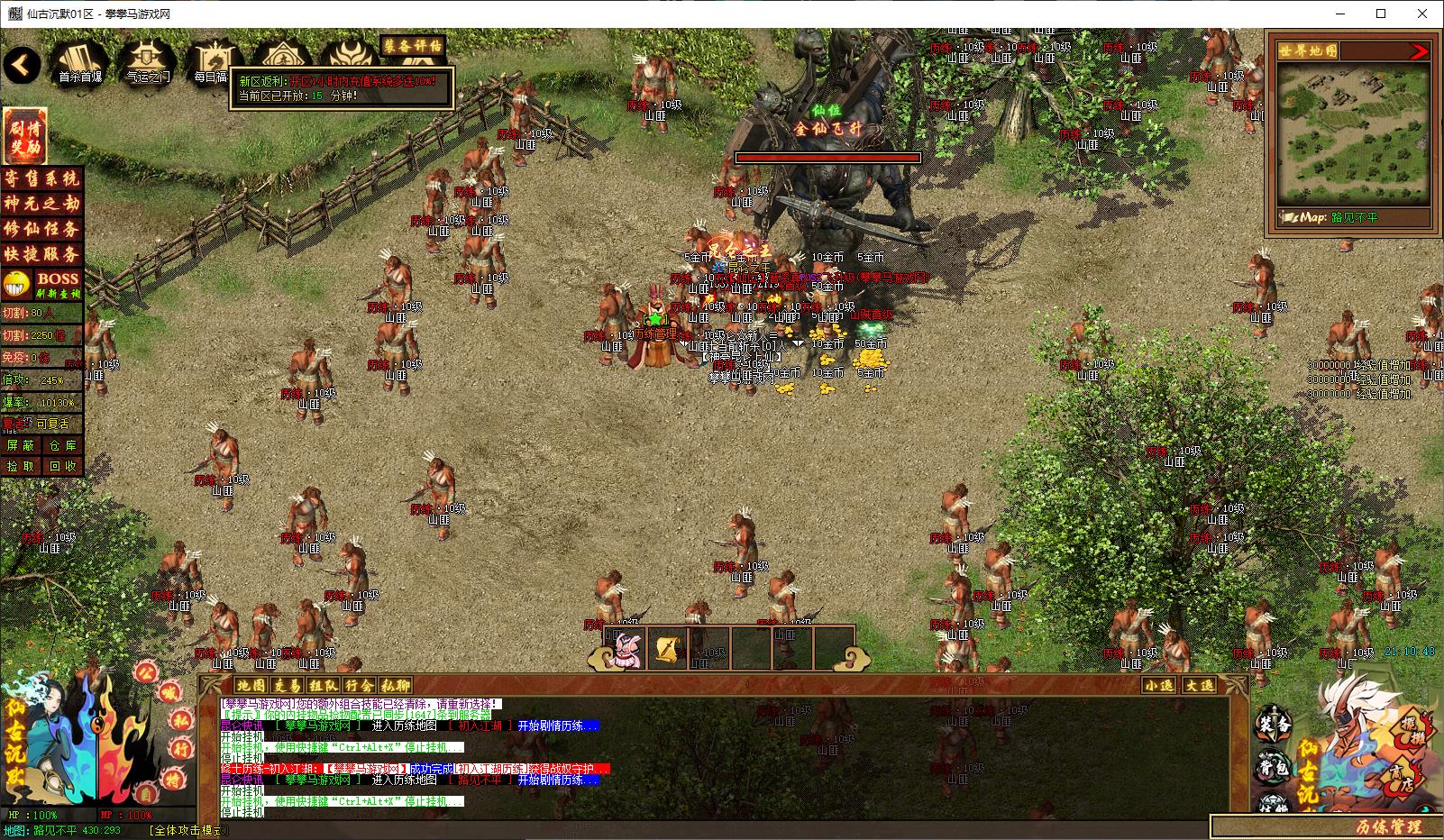Open the 仓库 warehouse

point(62,445)
